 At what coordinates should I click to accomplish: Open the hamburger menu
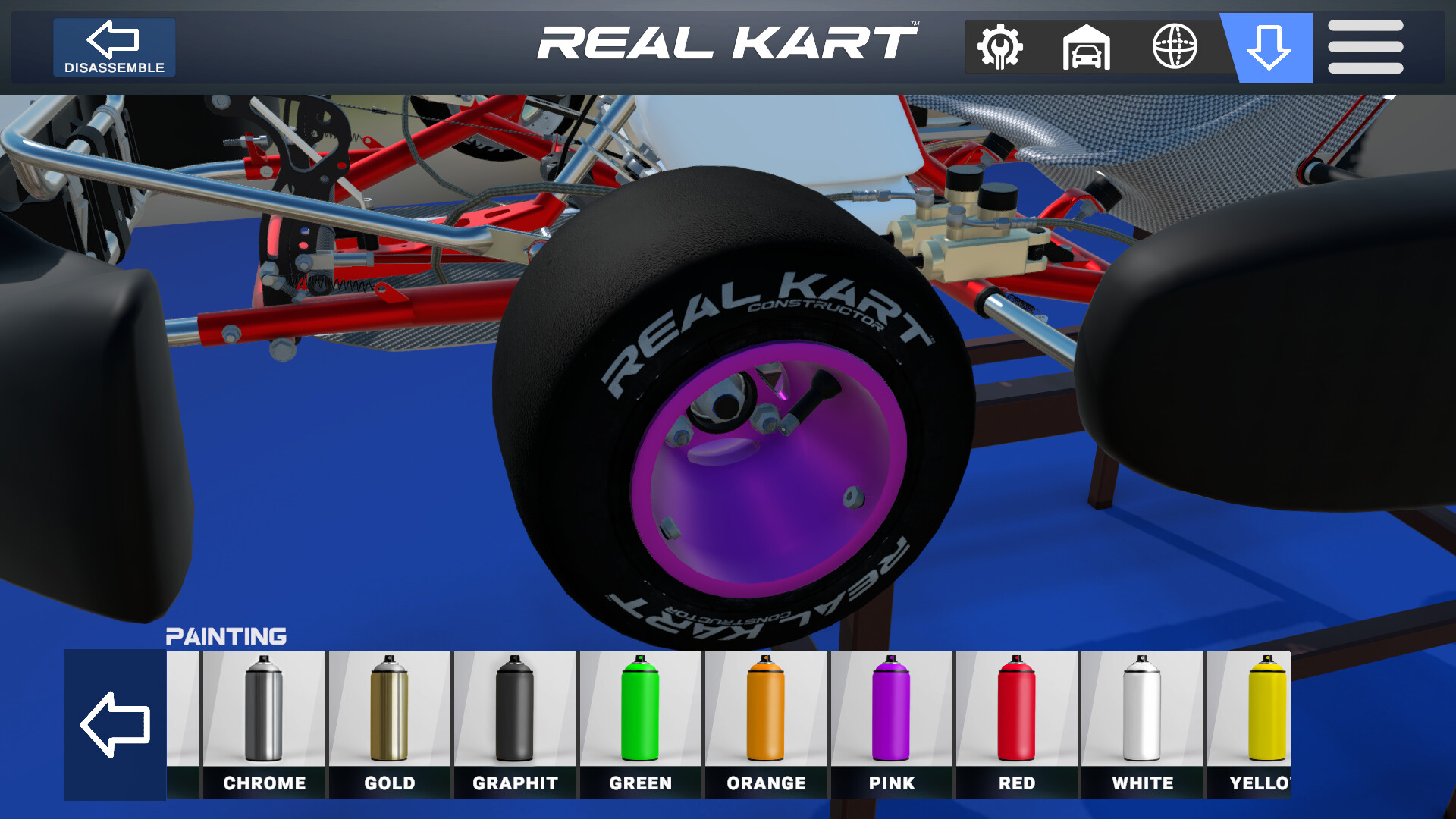tap(1363, 47)
